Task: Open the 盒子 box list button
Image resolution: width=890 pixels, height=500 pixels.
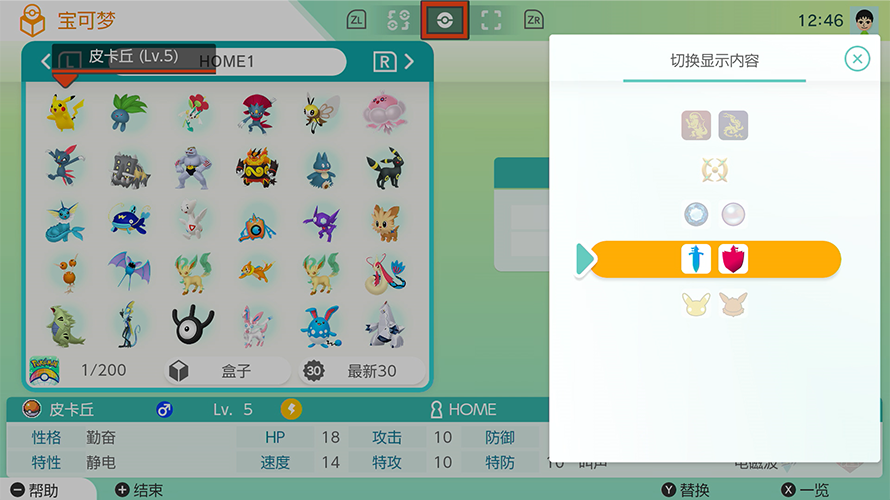Action: [226, 371]
